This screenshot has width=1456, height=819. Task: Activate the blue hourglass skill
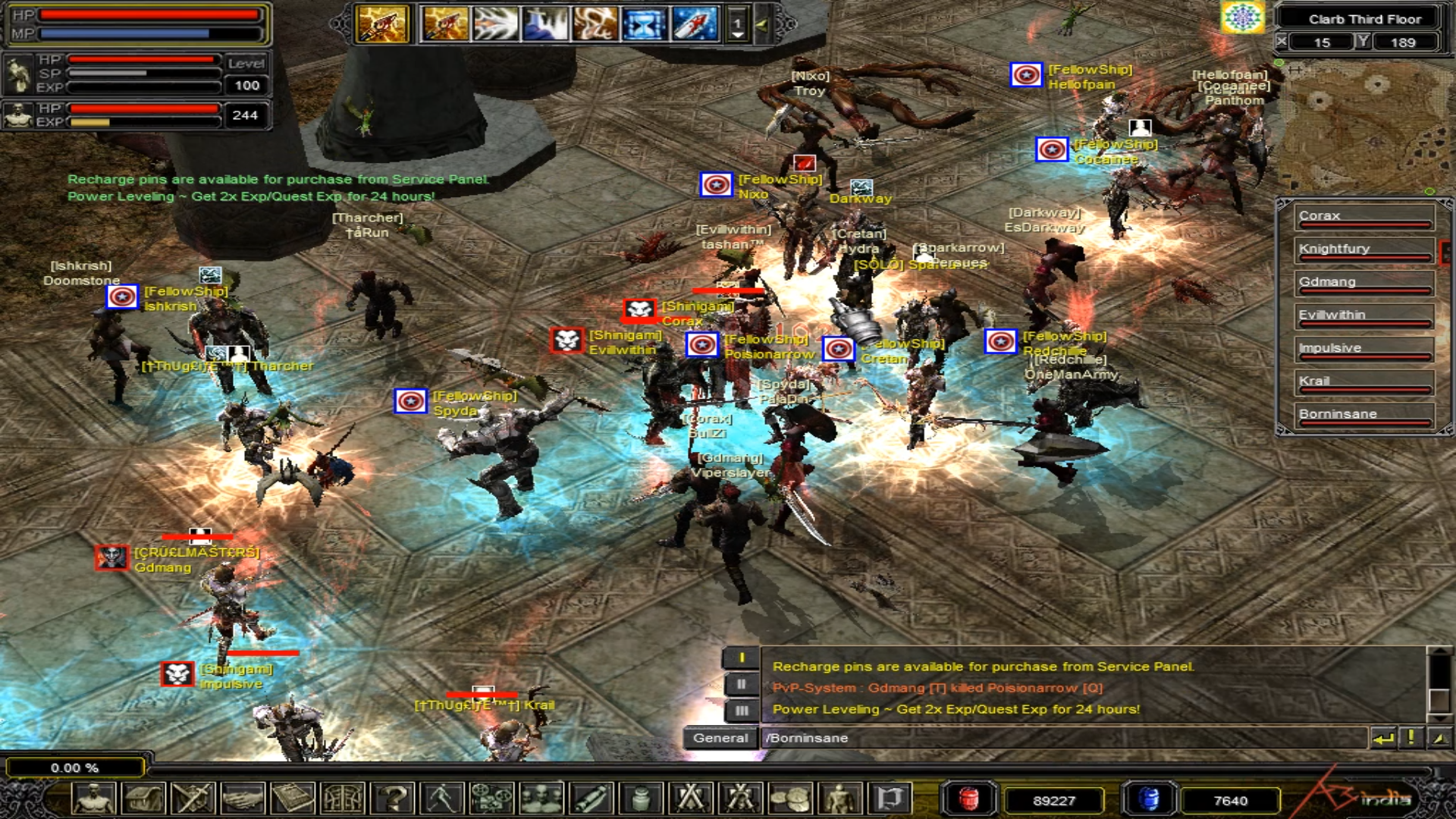point(644,24)
